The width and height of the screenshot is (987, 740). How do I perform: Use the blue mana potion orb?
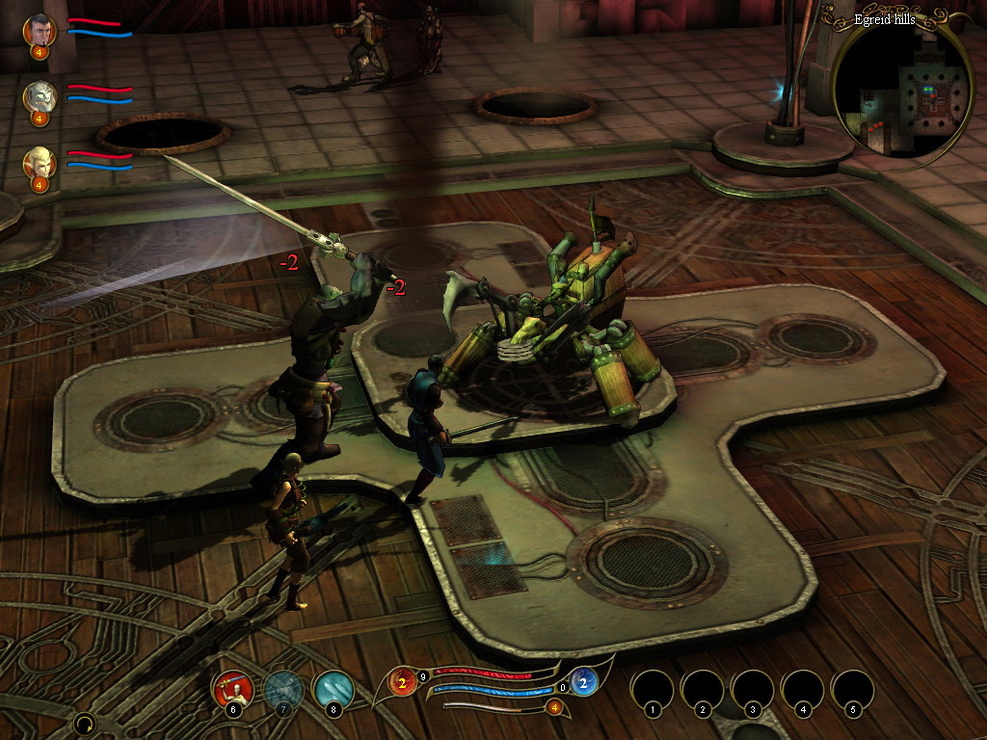pyautogui.click(x=584, y=683)
